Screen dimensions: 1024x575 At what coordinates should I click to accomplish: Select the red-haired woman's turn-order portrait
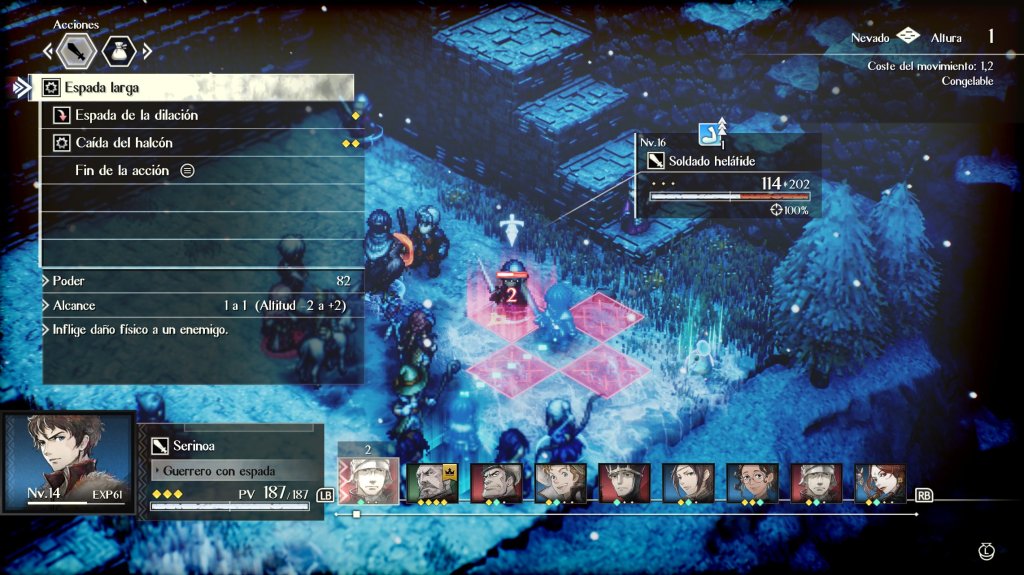(x=880, y=483)
